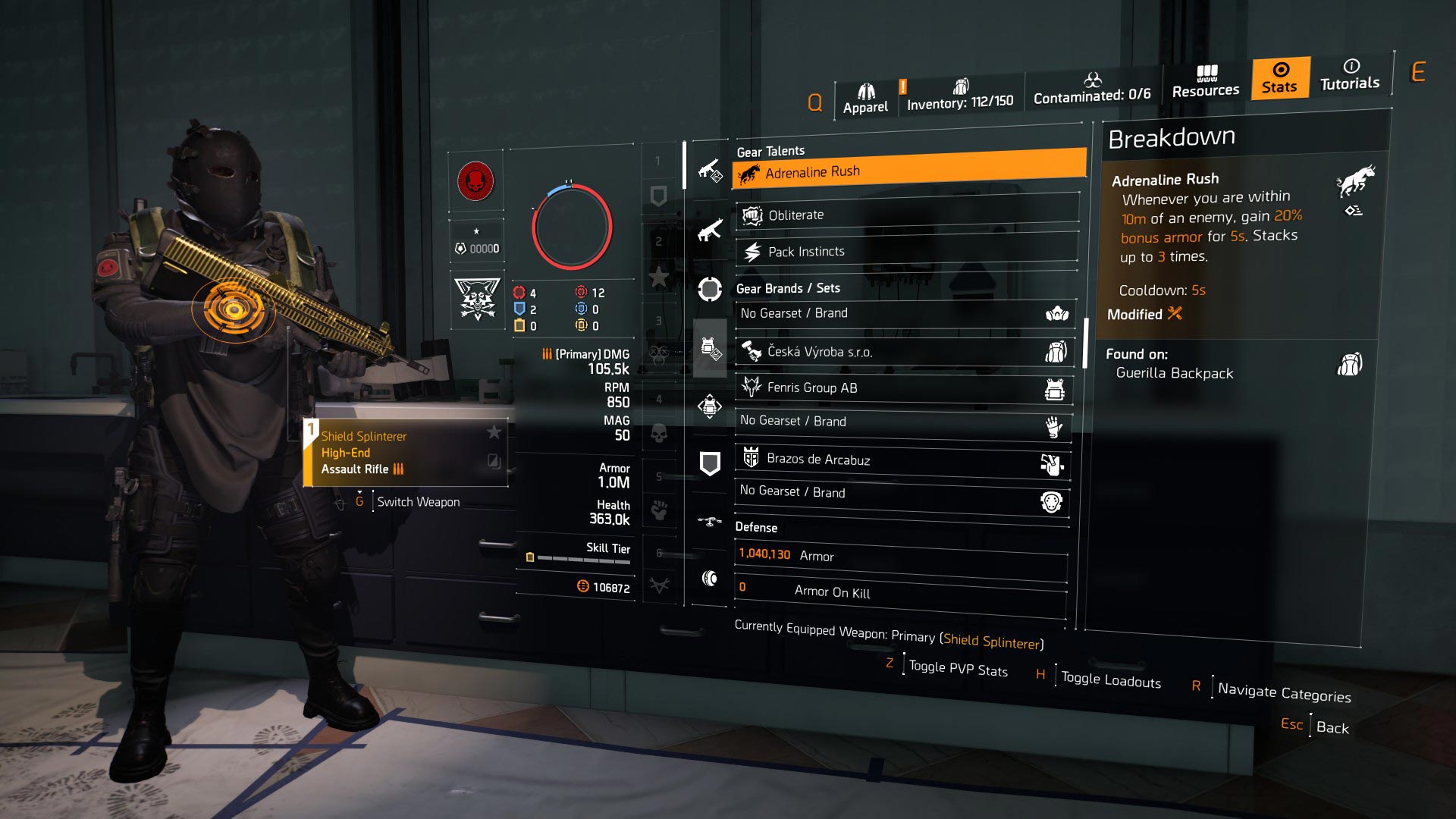
Task: Select the Stats tab
Action: click(1279, 78)
